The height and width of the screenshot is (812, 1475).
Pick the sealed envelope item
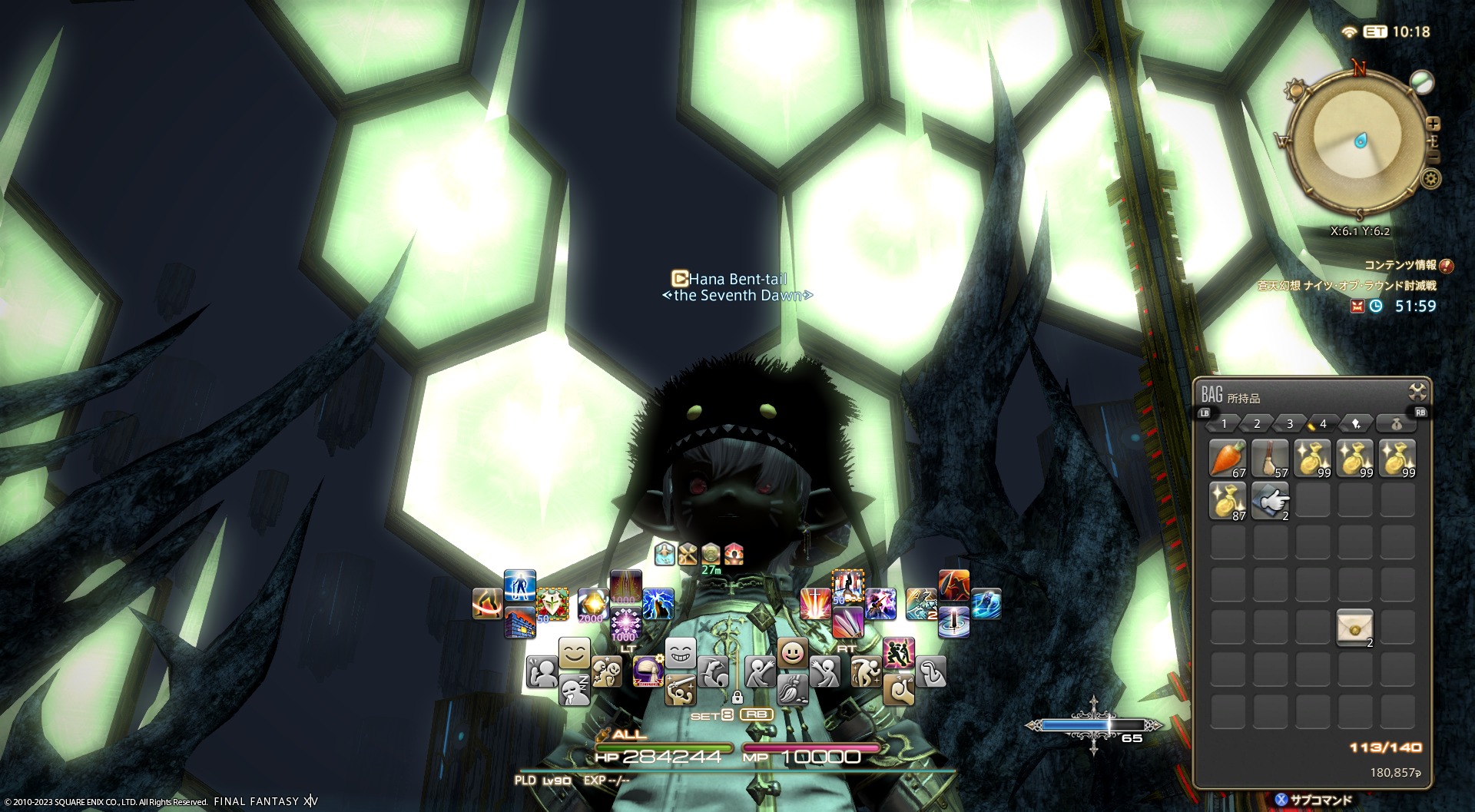coord(1354,628)
